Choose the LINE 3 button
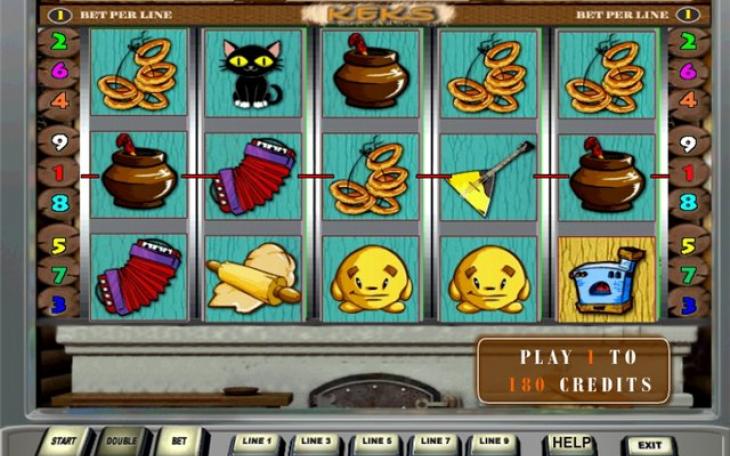This screenshot has height=456, width=730. coord(316,442)
